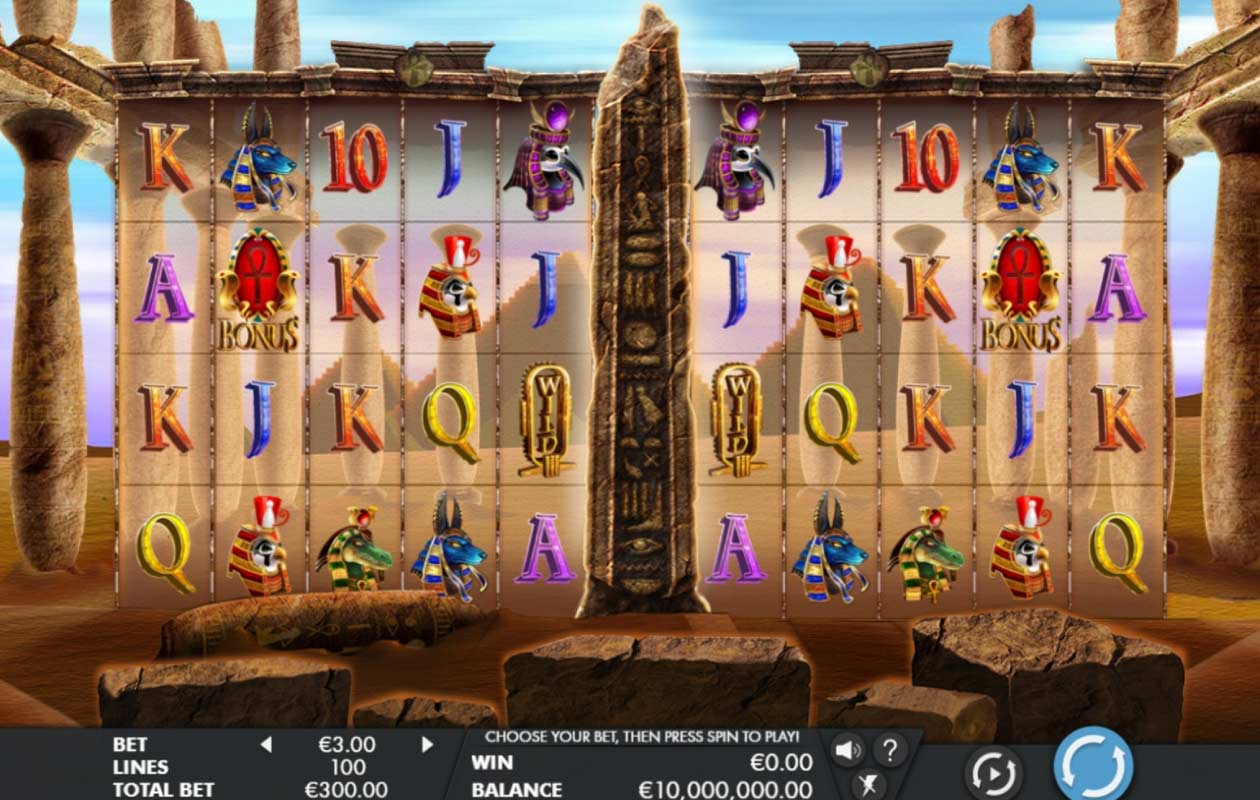The image size is (1260, 800).
Task: Toggle the quick spin lightning icon
Action: 868,785
